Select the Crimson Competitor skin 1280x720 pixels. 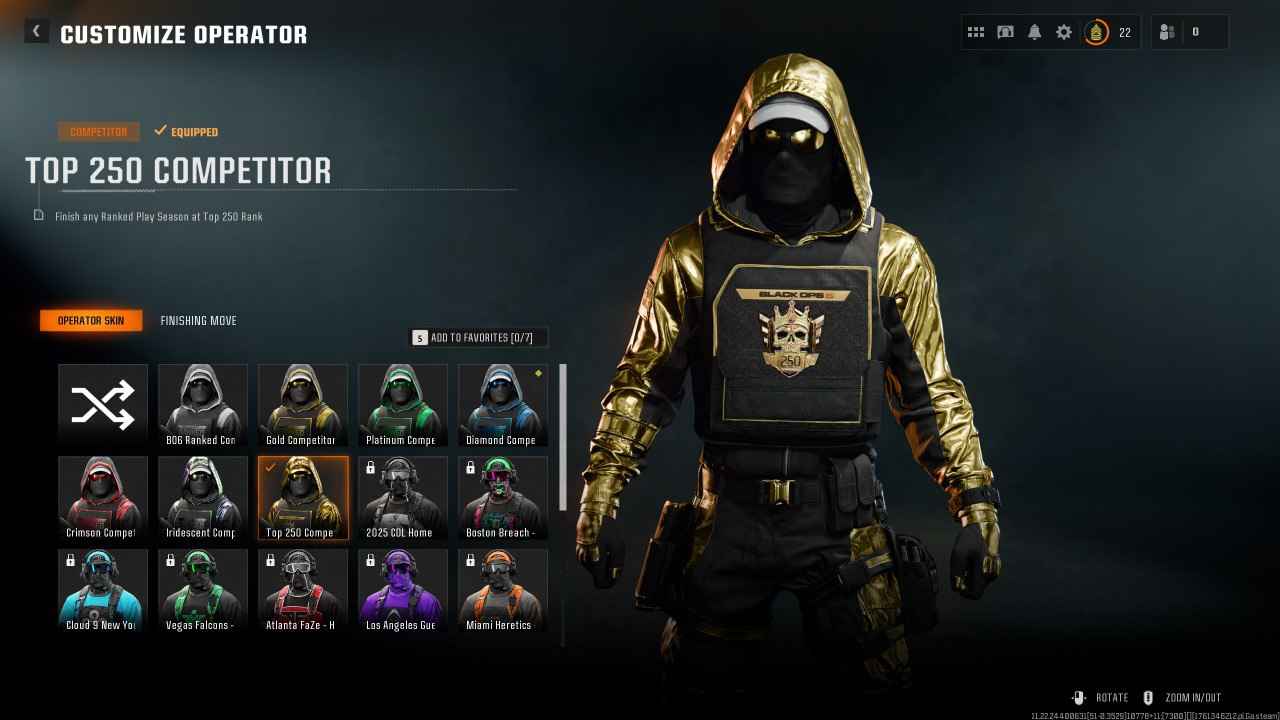[x=102, y=496]
